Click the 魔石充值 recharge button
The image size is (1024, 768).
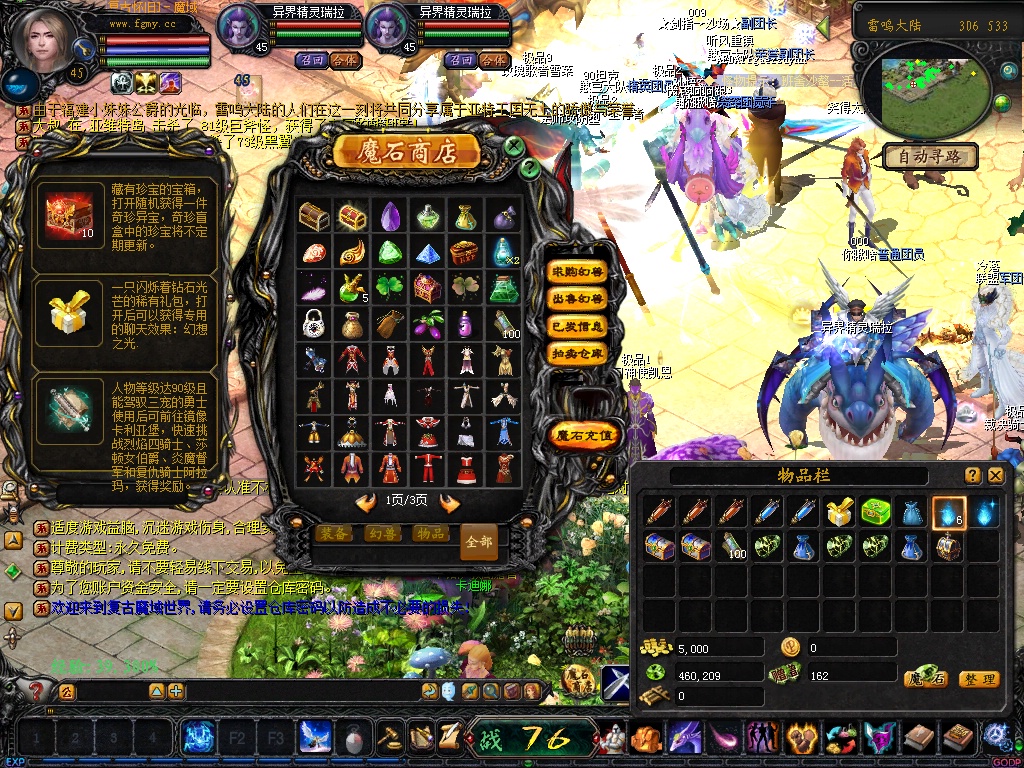(585, 436)
